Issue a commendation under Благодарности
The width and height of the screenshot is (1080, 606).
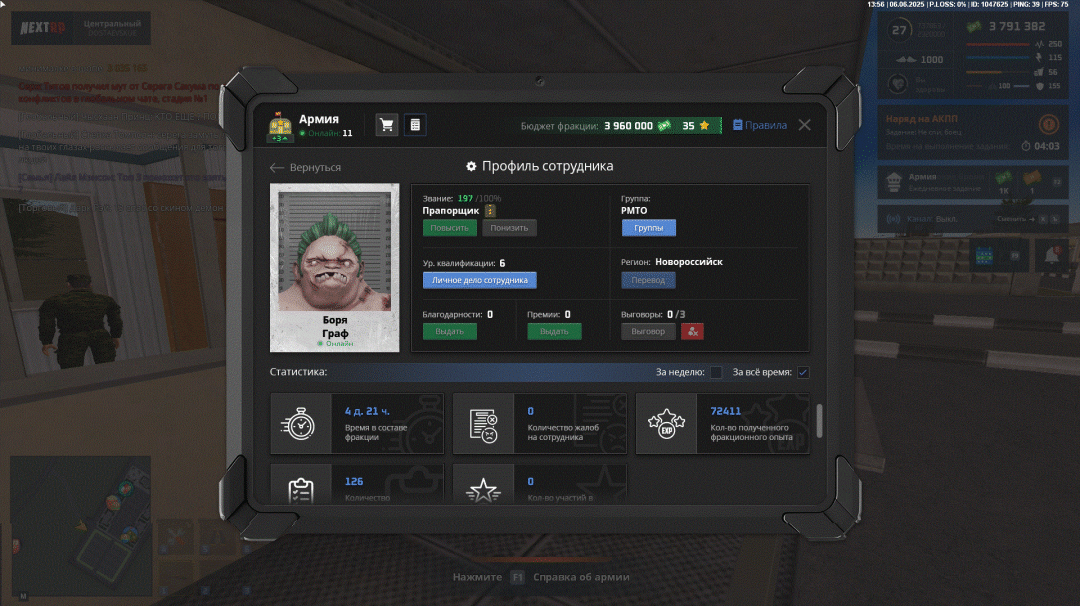pyautogui.click(x=449, y=331)
